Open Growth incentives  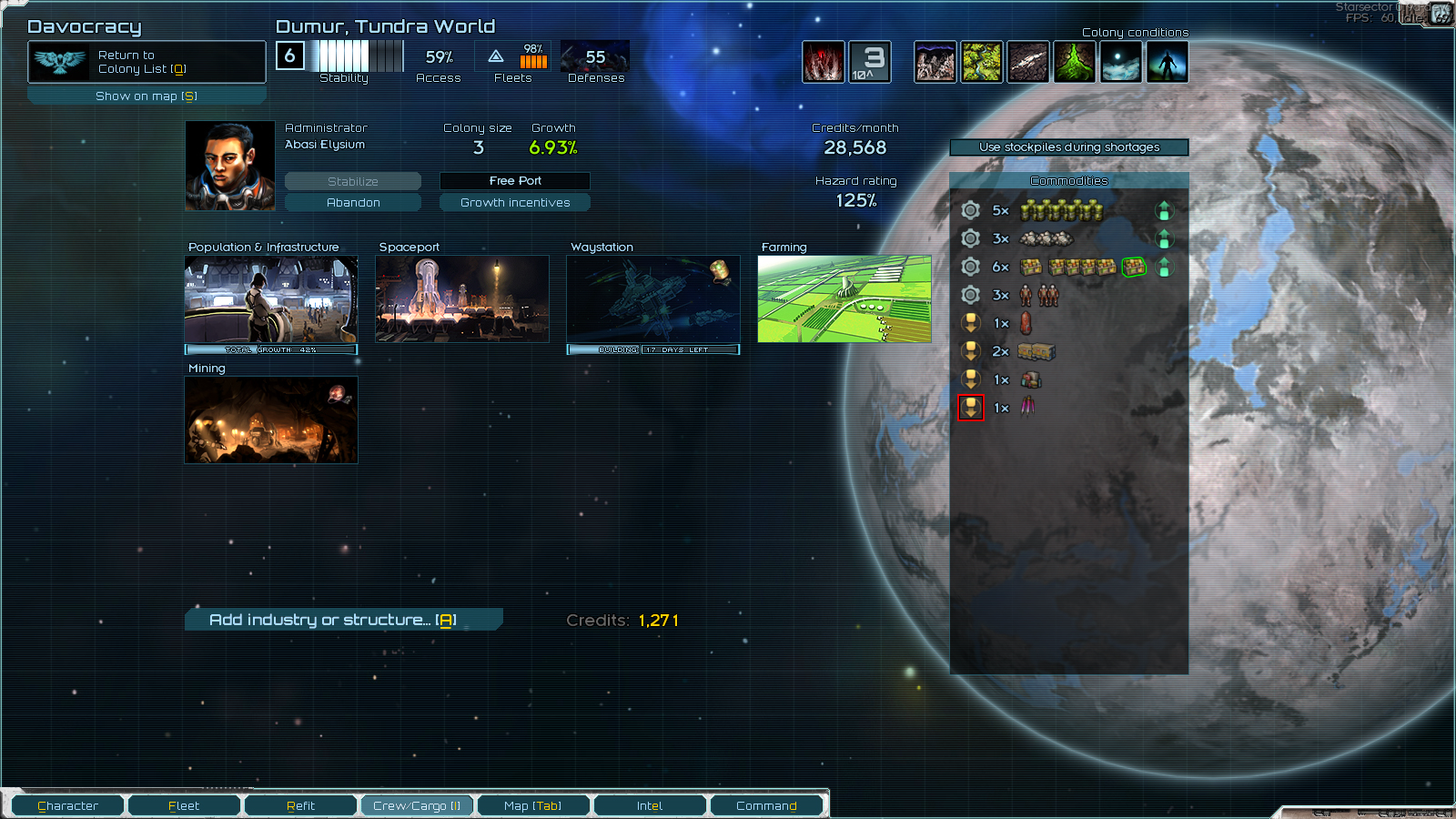pos(515,202)
